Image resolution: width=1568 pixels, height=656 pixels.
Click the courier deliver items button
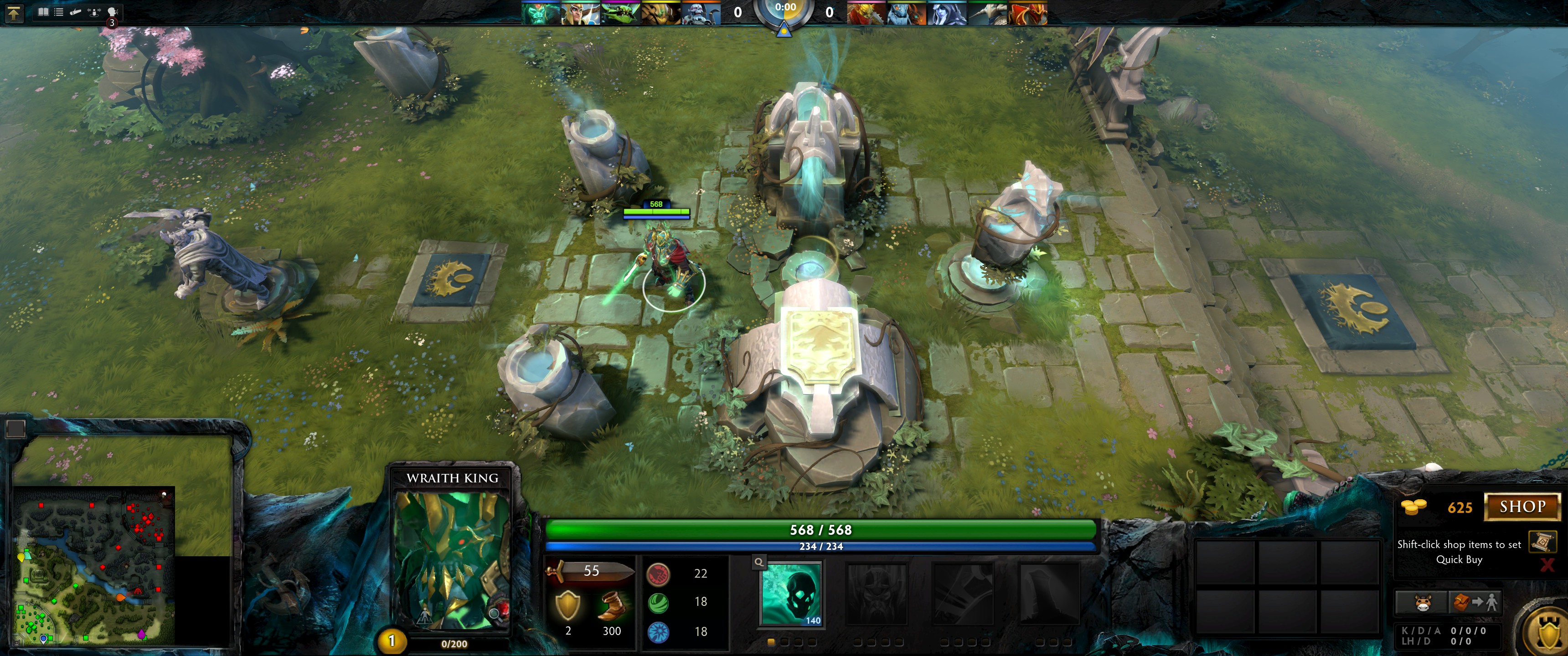point(1475,602)
